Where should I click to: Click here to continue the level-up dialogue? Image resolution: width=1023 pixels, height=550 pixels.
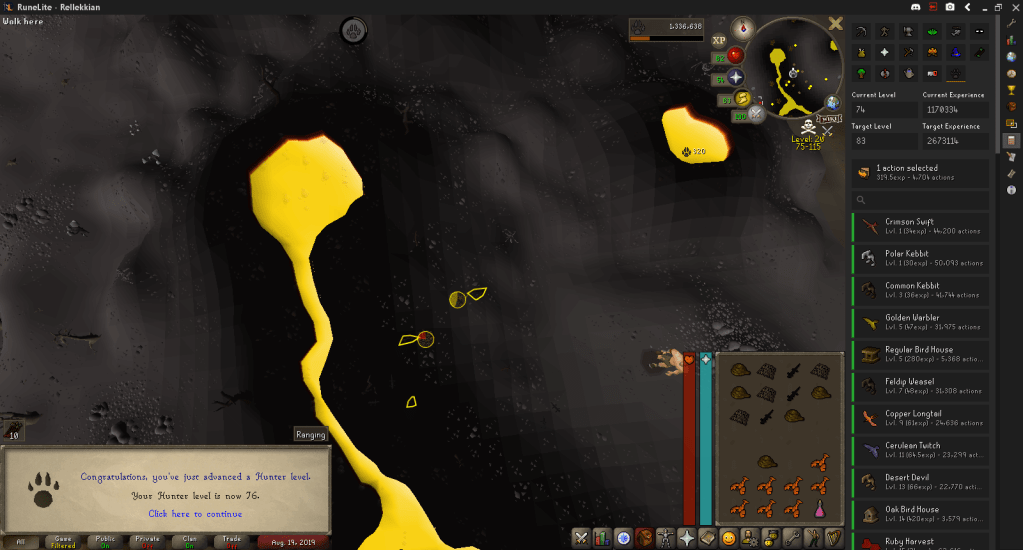(195, 514)
